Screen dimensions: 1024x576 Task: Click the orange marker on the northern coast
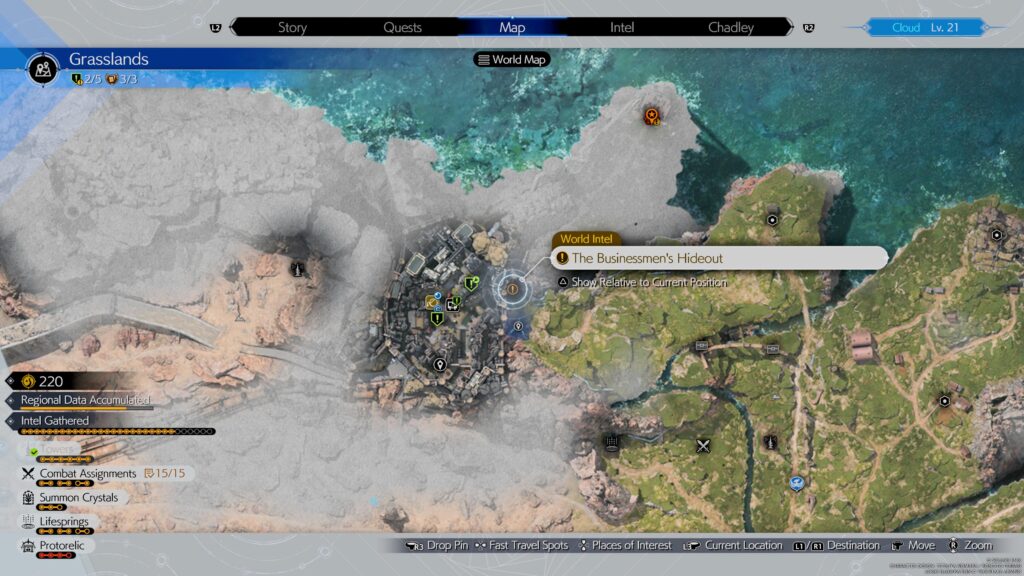pyautogui.click(x=653, y=117)
